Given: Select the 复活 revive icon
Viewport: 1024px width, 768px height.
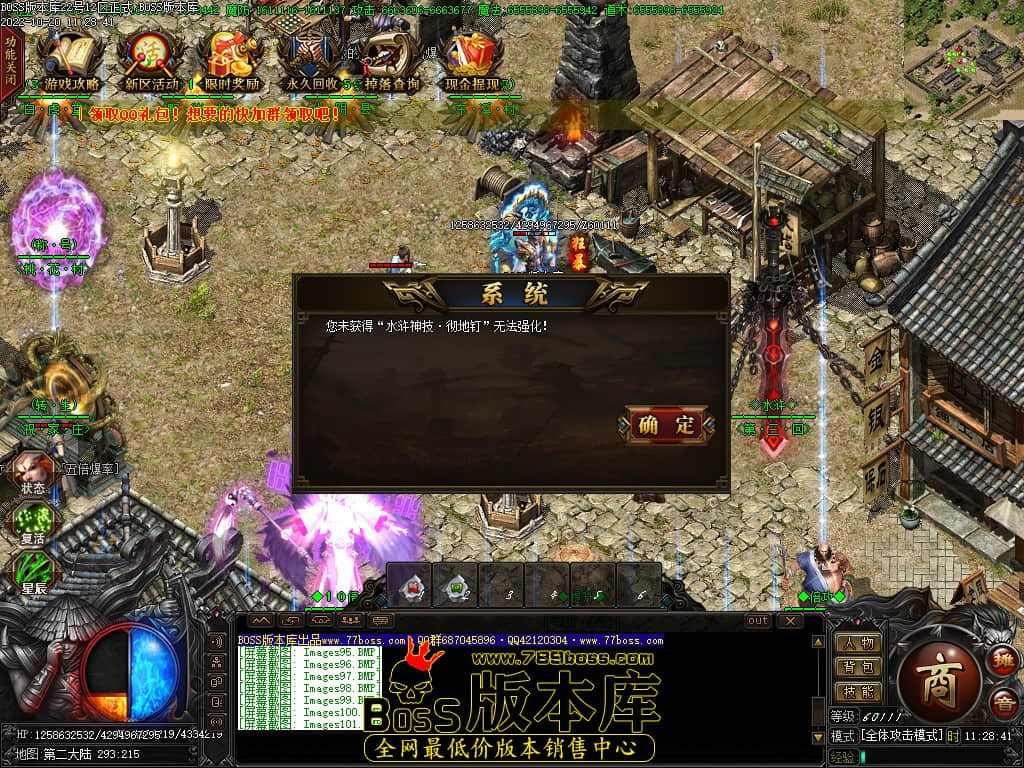Looking at the screenshot, I should (x=31, y=523).
